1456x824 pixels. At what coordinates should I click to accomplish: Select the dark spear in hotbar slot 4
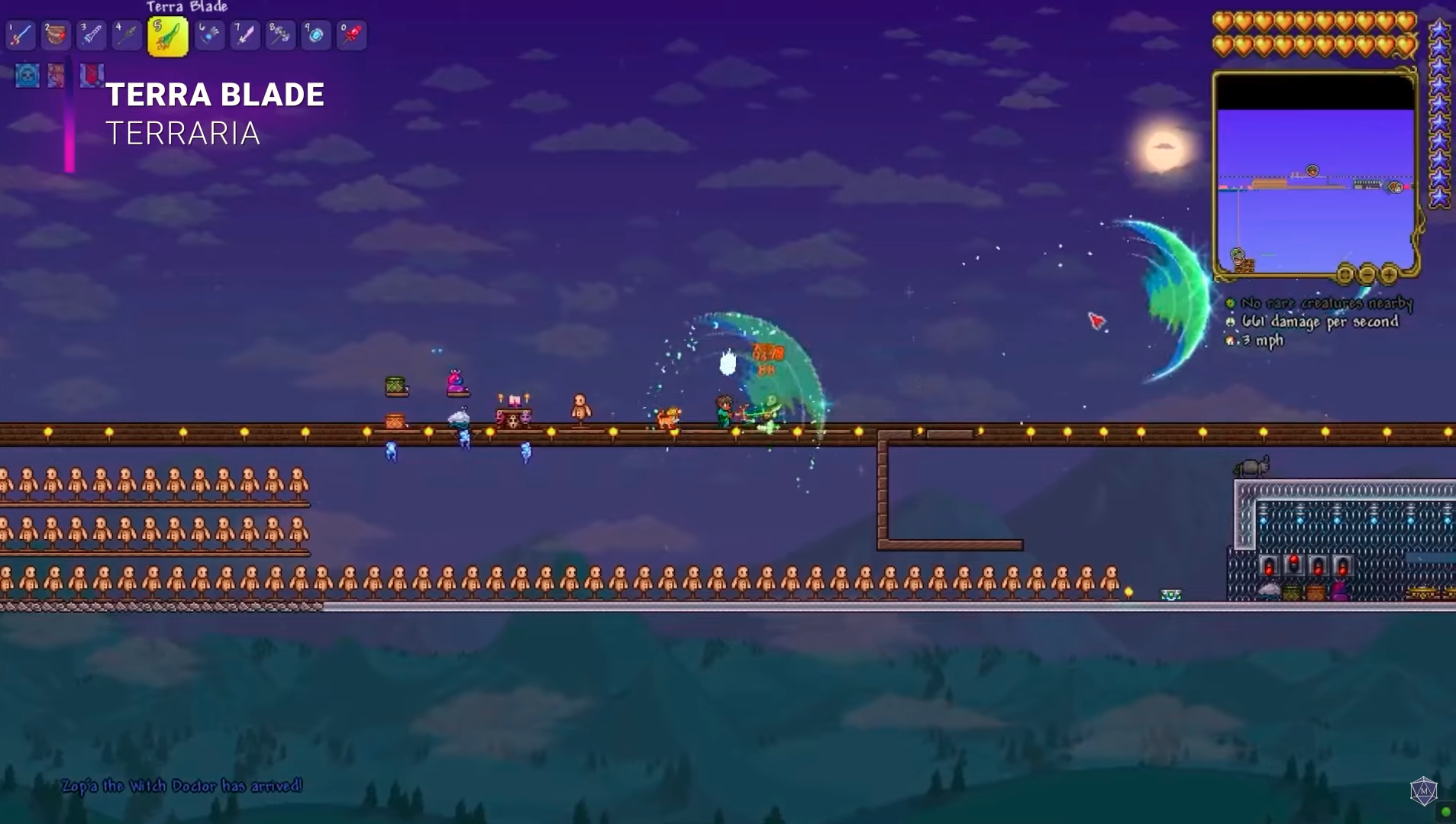tap(127, 35)
